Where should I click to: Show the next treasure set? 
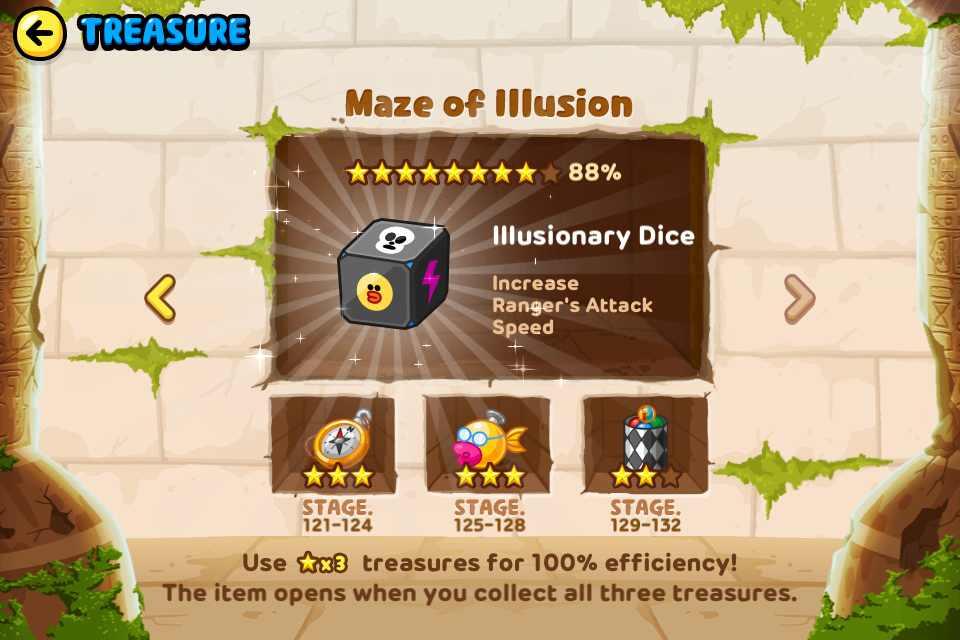798,298
